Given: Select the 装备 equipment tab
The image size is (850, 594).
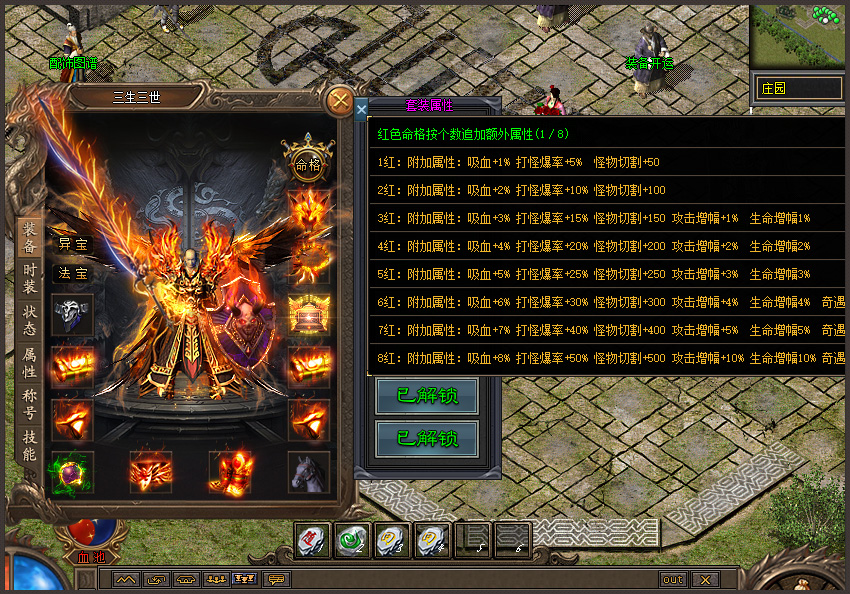Looking at the screenshot, I should pos(29,236).
